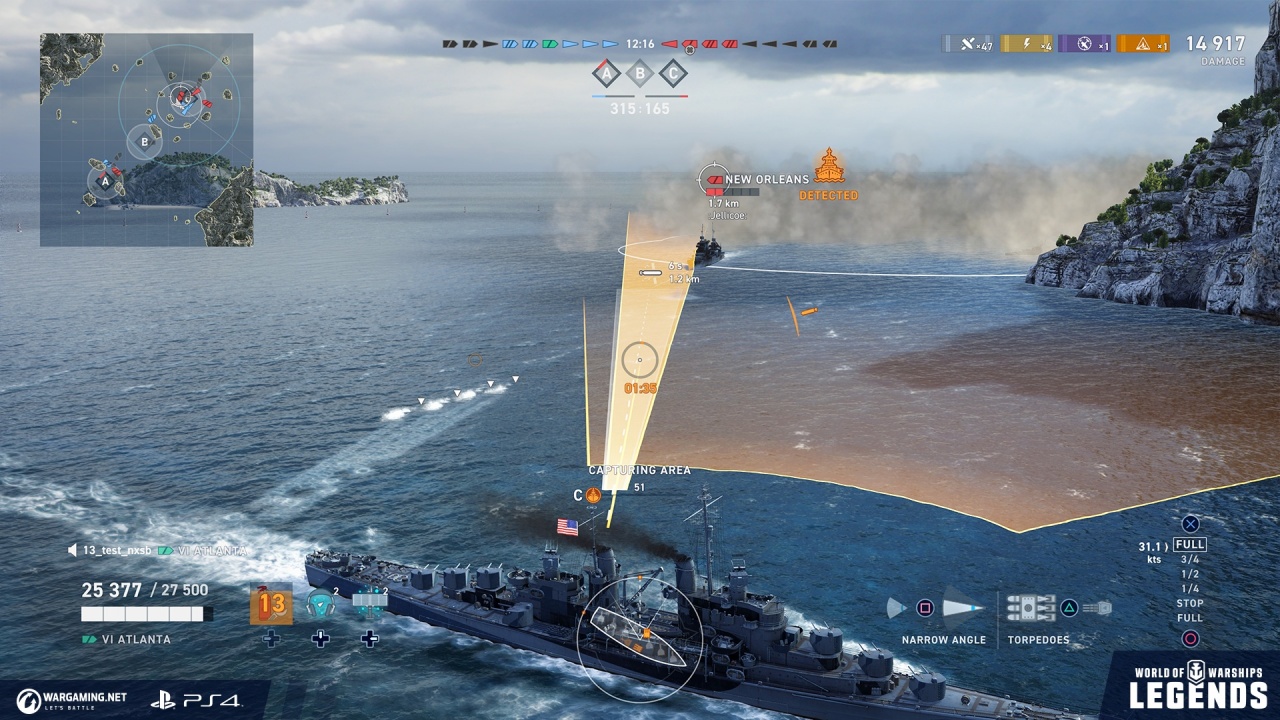
Task: Switch to the main battery guns icon
Action: point(1097,607)
